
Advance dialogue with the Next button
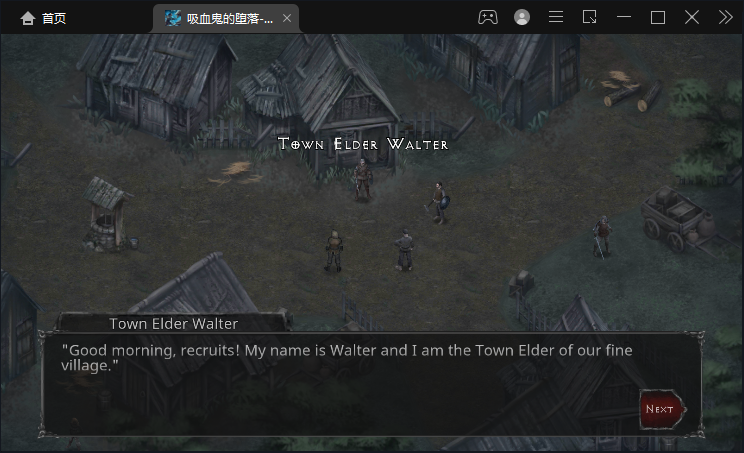tap(660, 408)
